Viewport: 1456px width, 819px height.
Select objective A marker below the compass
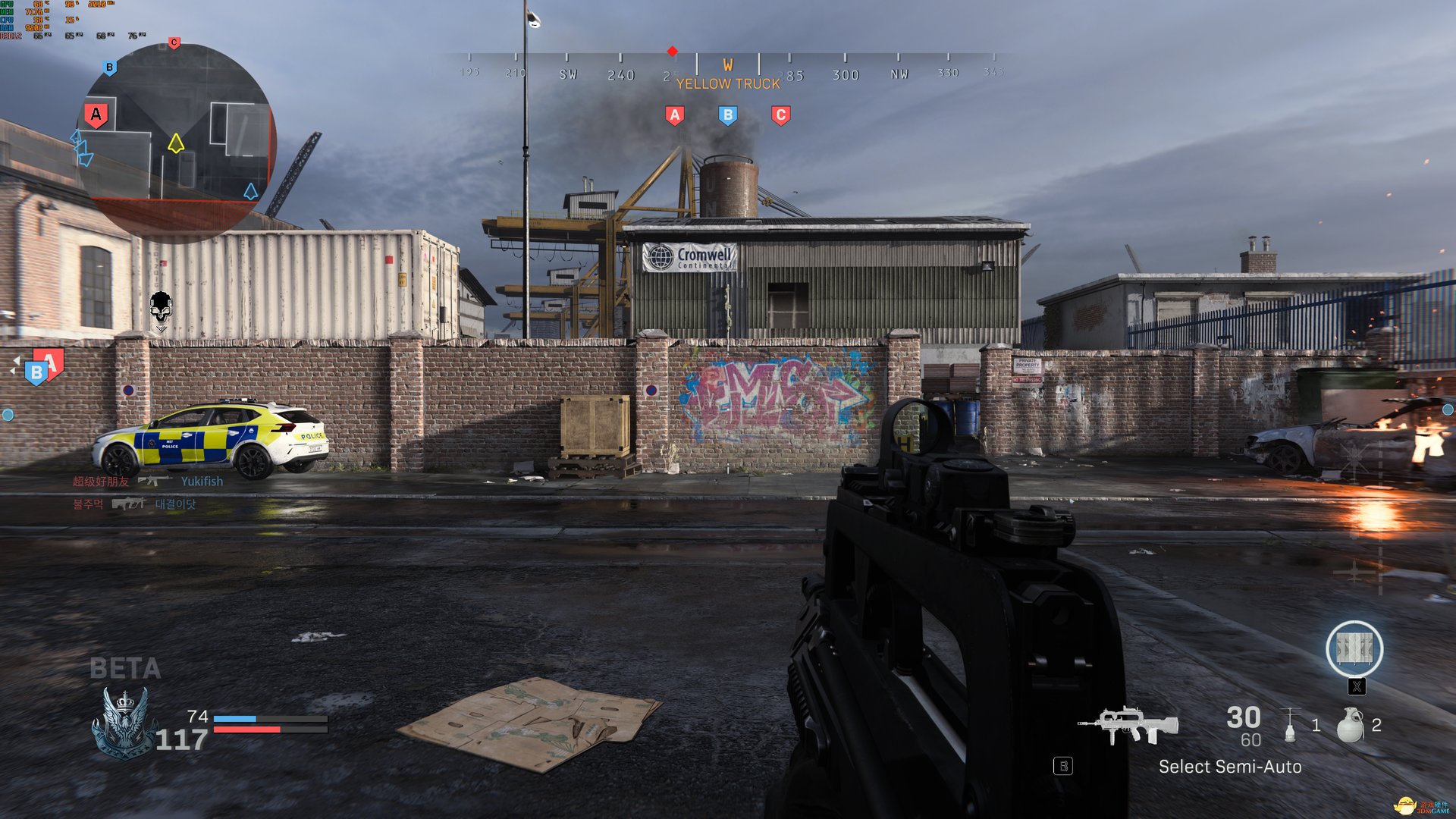(x=674, y=115)
